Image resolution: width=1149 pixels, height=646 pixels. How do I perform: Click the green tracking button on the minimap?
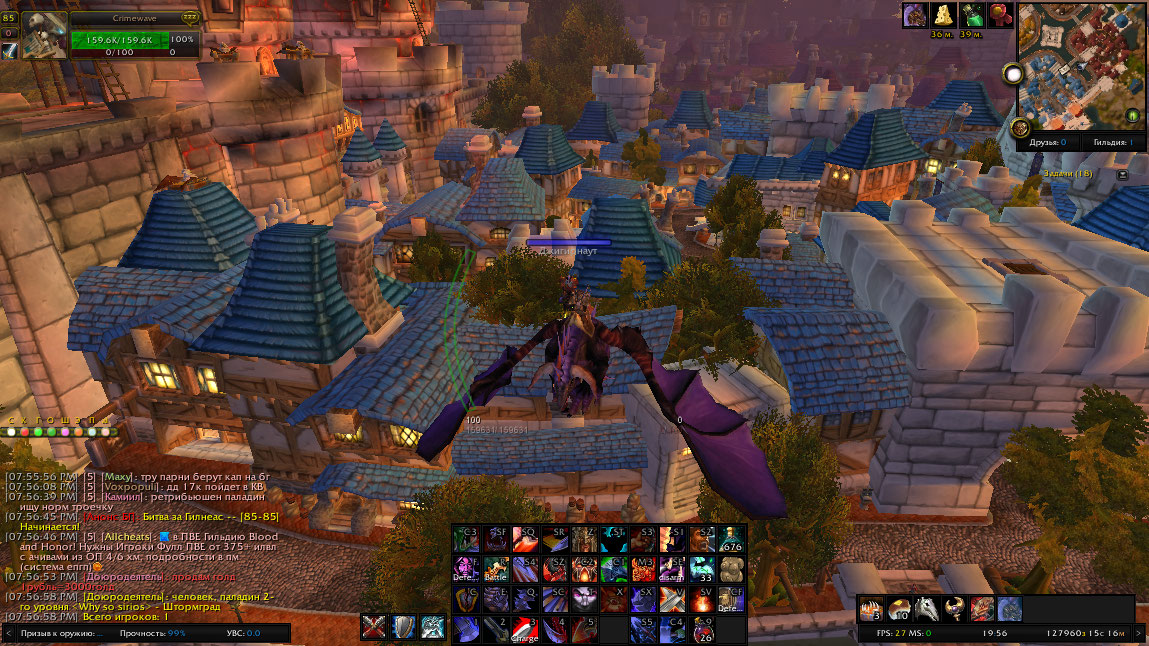tap(1133, 115)
